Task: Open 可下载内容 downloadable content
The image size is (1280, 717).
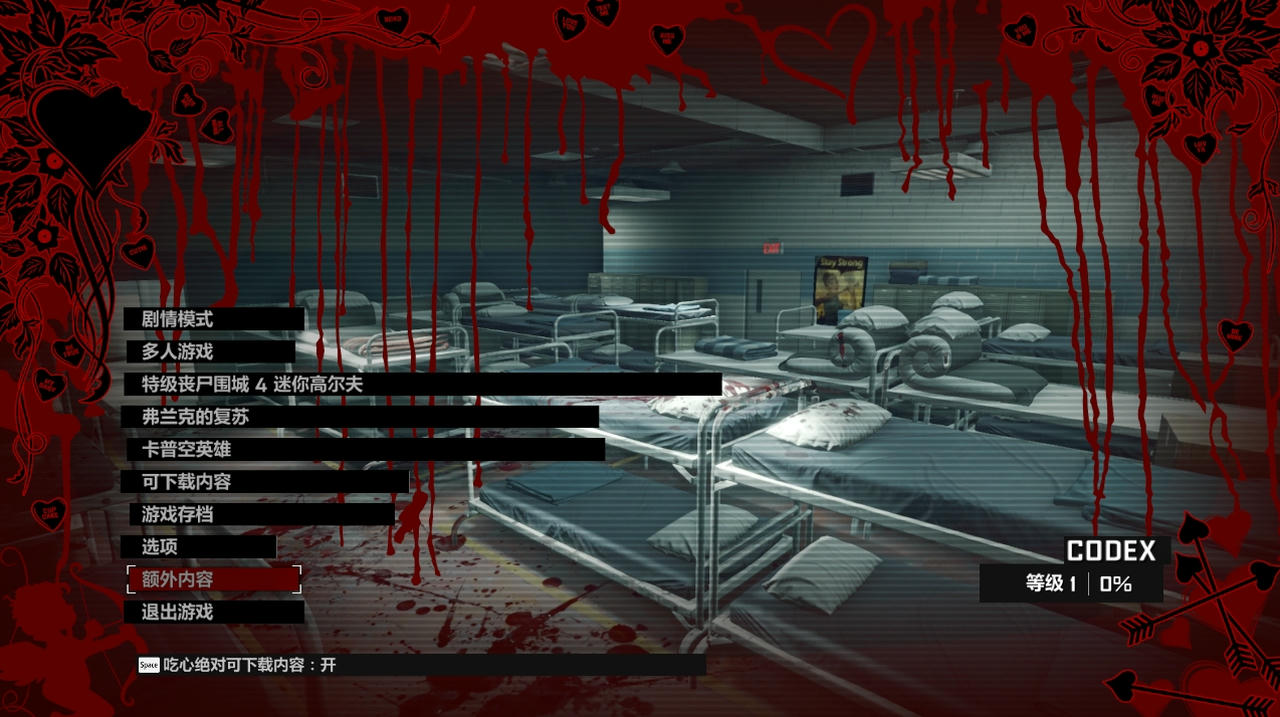Action: 187,482
